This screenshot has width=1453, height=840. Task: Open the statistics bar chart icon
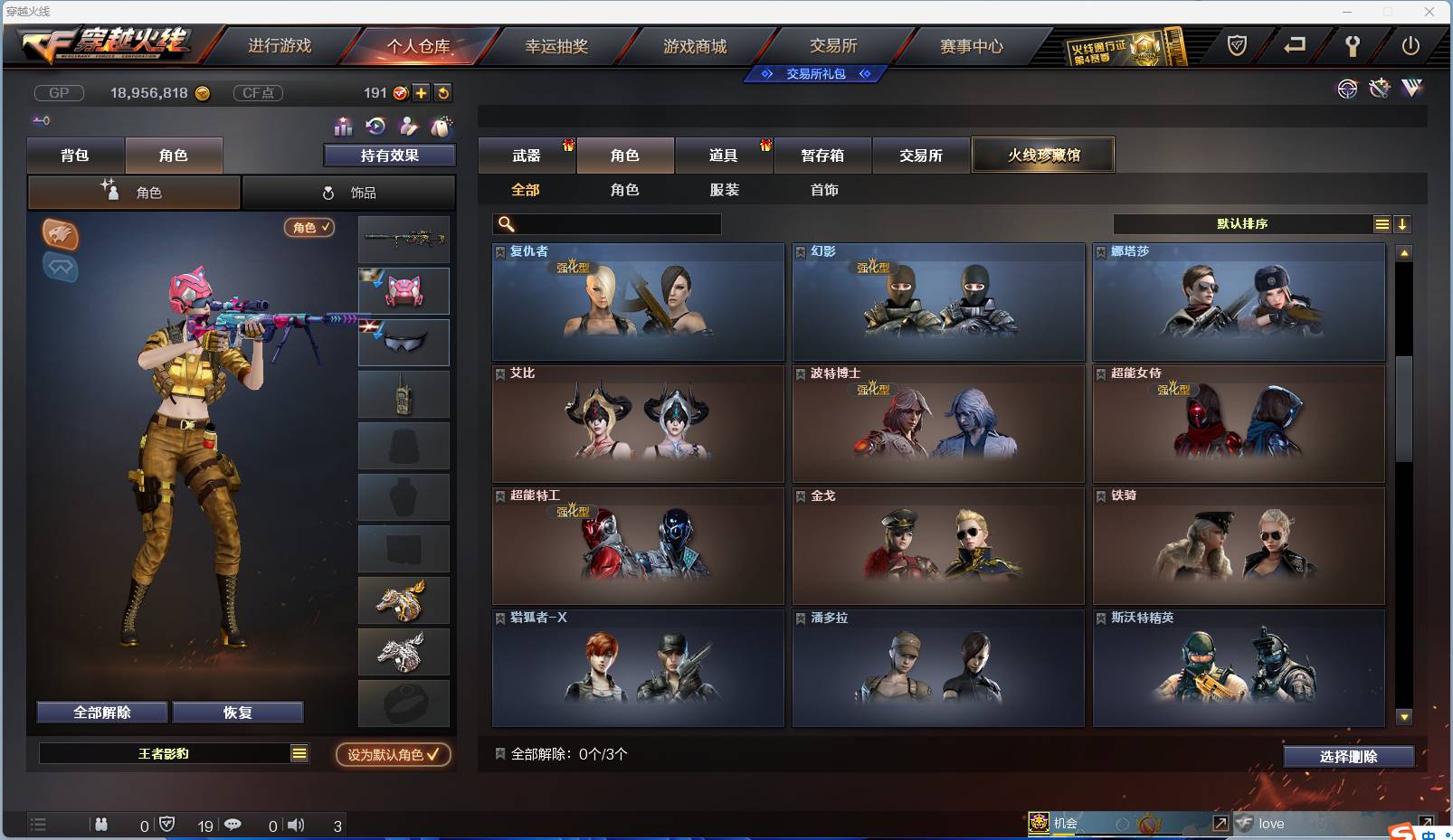[x=342, y=127]
